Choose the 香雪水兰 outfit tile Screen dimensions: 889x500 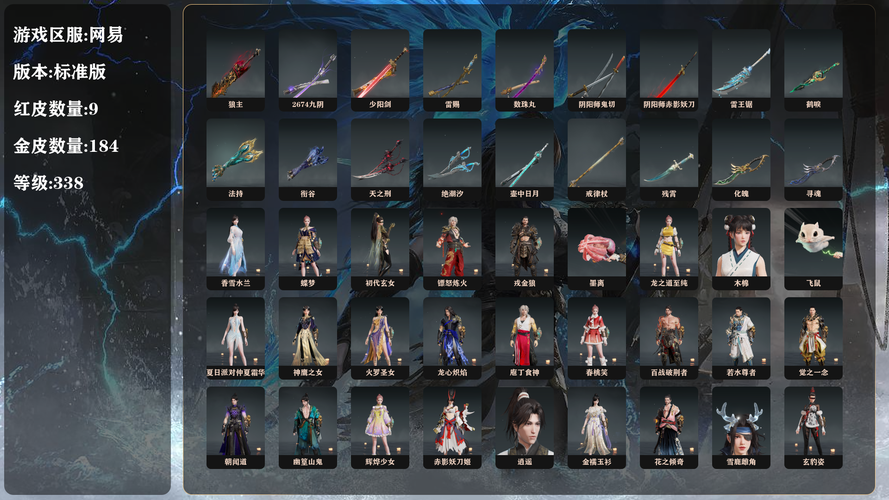[x=235, y=247]
